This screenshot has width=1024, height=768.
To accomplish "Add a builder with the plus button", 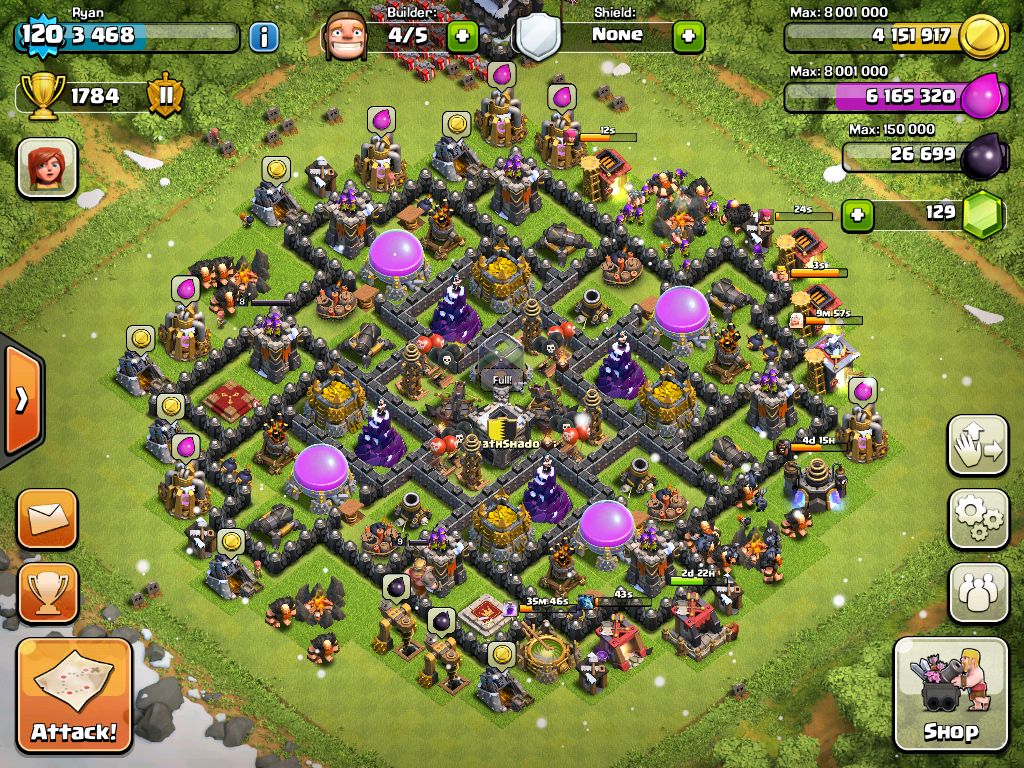I will 462,37.
